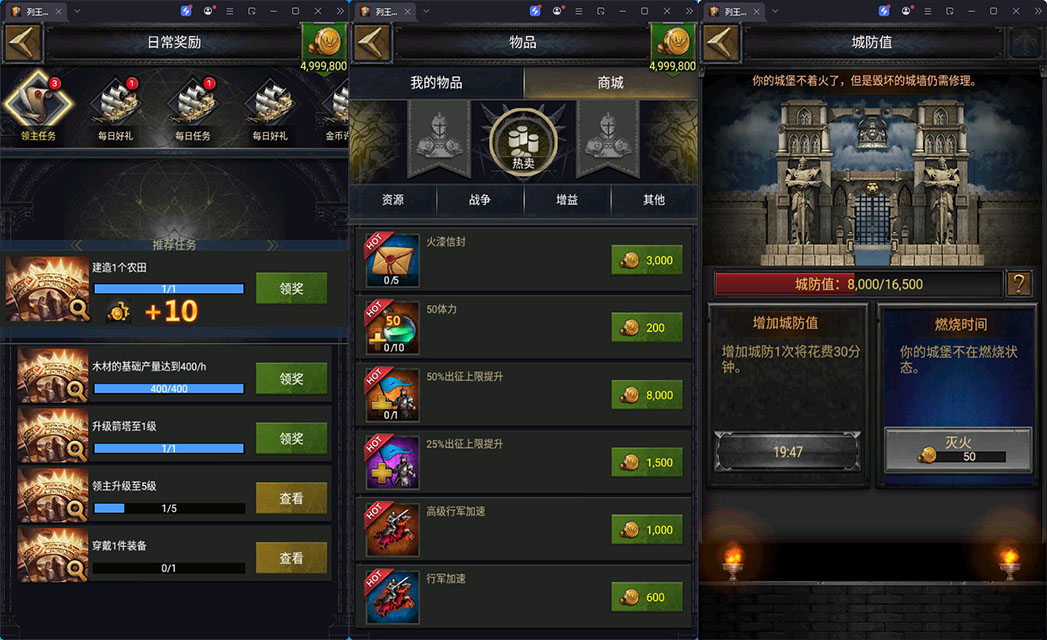Buy 火漆信封 for 3,000 gold
Screen dimensions: 1047x640
[x=647, y=260]
